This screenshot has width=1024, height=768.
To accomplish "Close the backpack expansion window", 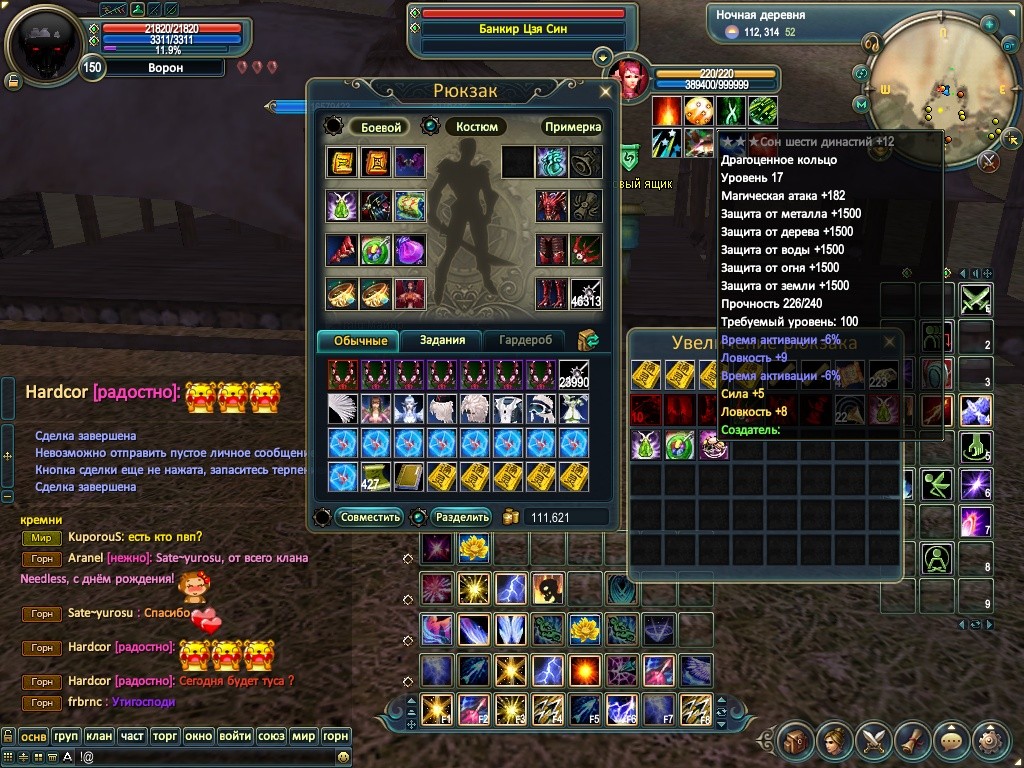I will click(x=890, y=341).
